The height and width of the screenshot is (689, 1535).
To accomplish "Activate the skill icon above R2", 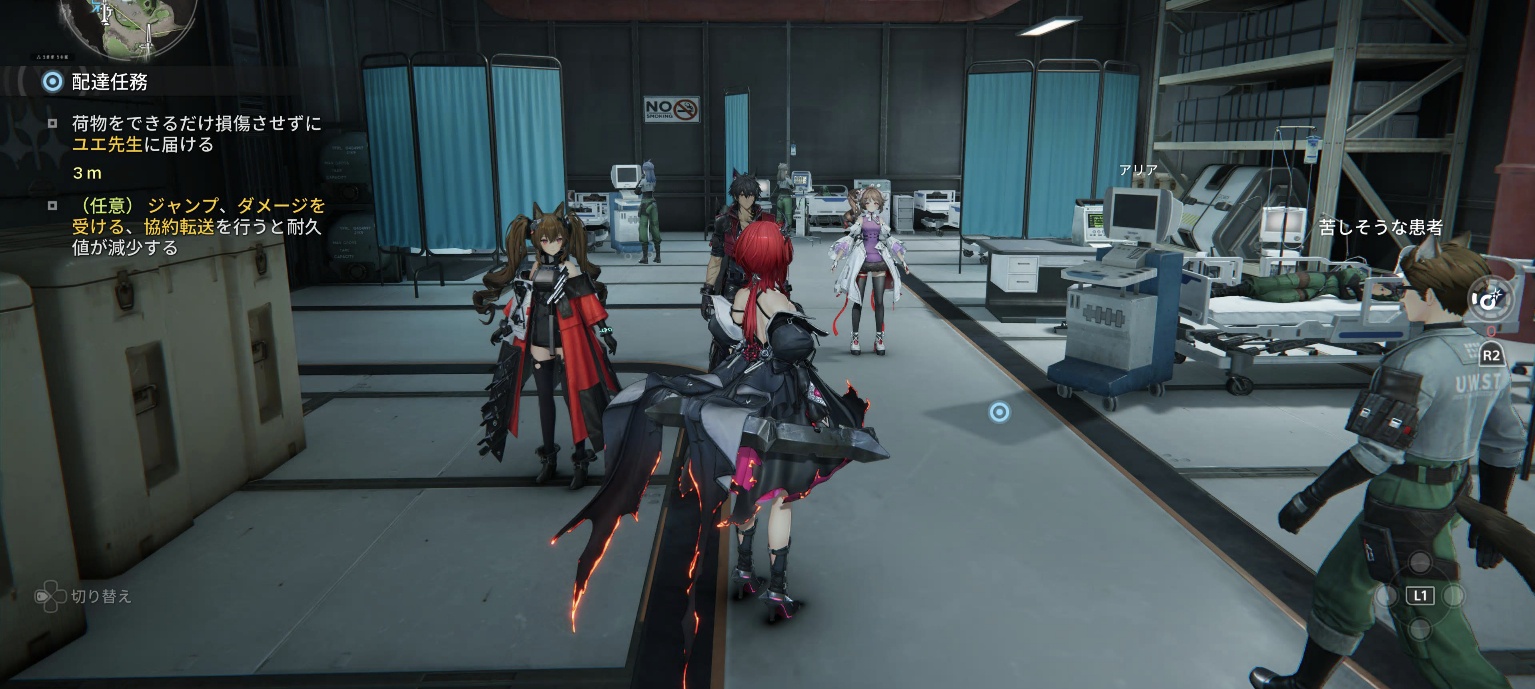I will pos(1490,298).
